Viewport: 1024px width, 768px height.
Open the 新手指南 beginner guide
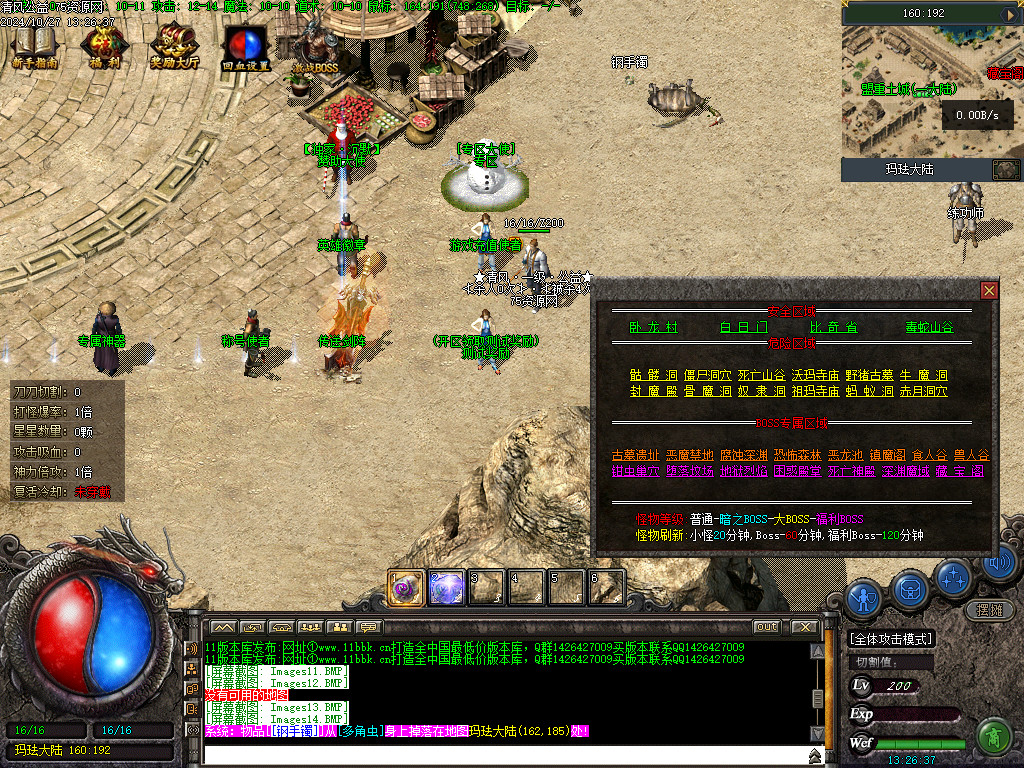click(x=35, y=47)
